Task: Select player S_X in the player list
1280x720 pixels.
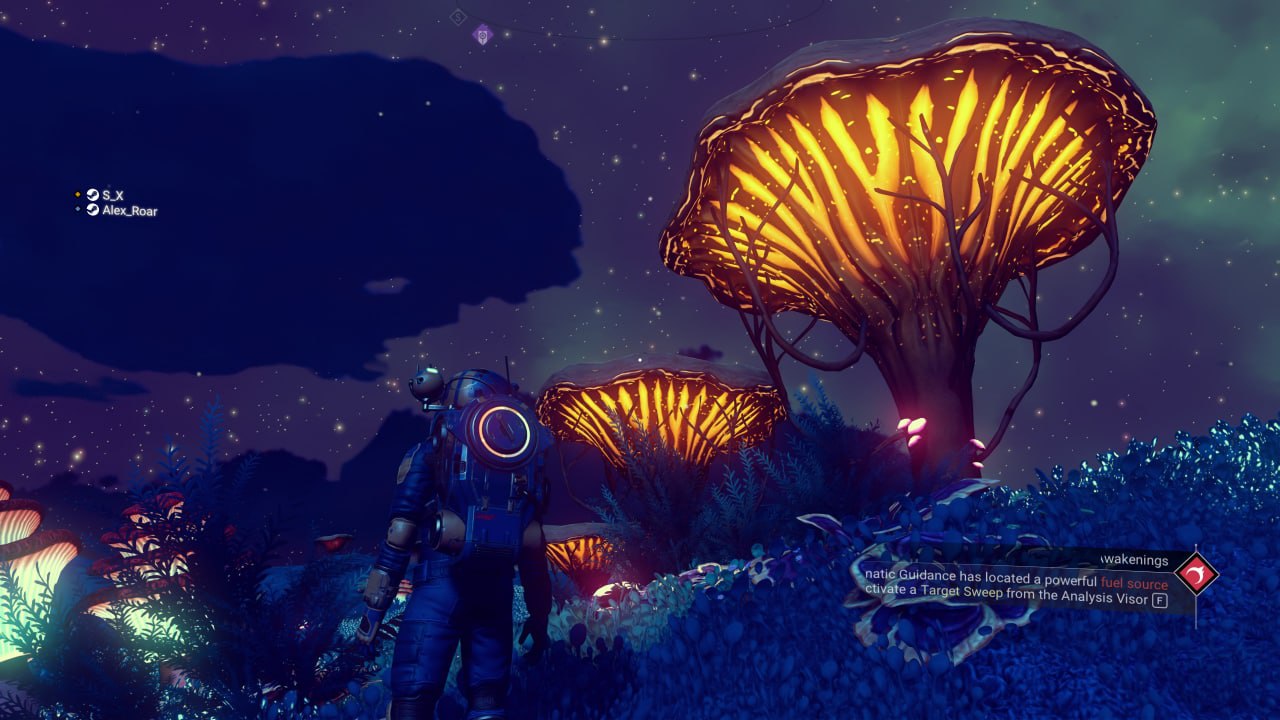Action: 112,195
